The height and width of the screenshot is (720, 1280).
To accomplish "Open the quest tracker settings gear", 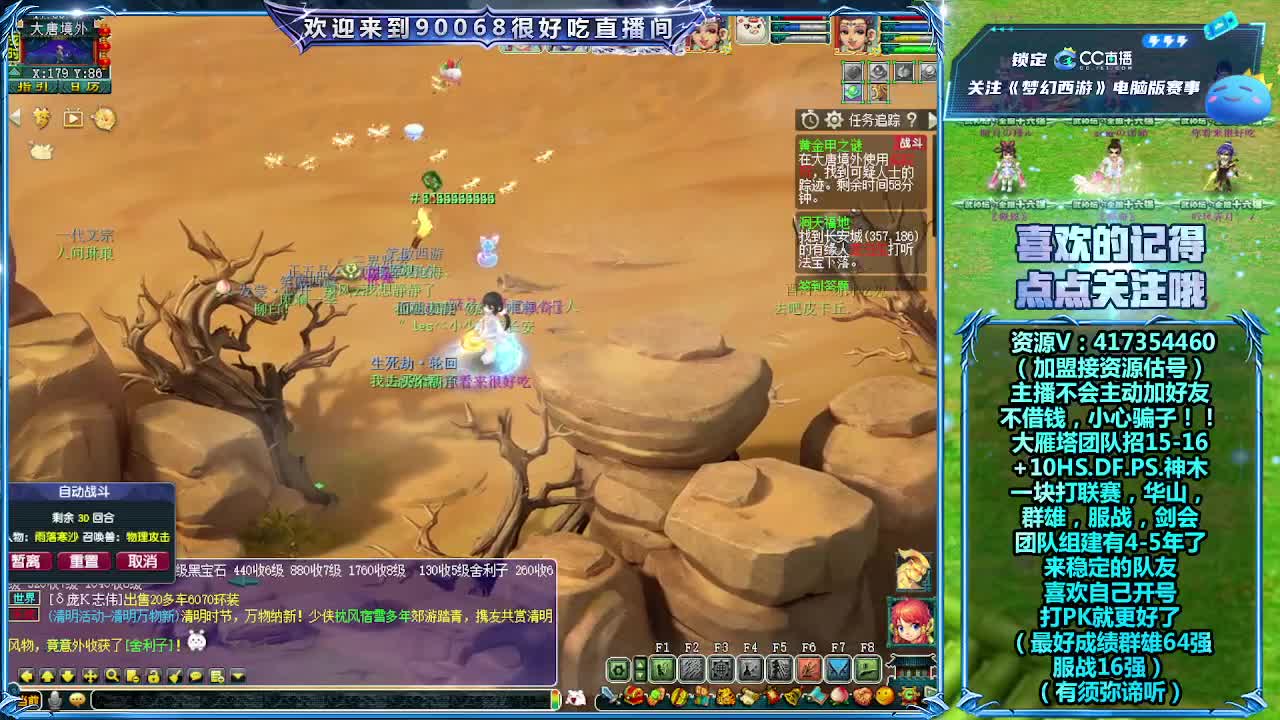I will 834,119.
